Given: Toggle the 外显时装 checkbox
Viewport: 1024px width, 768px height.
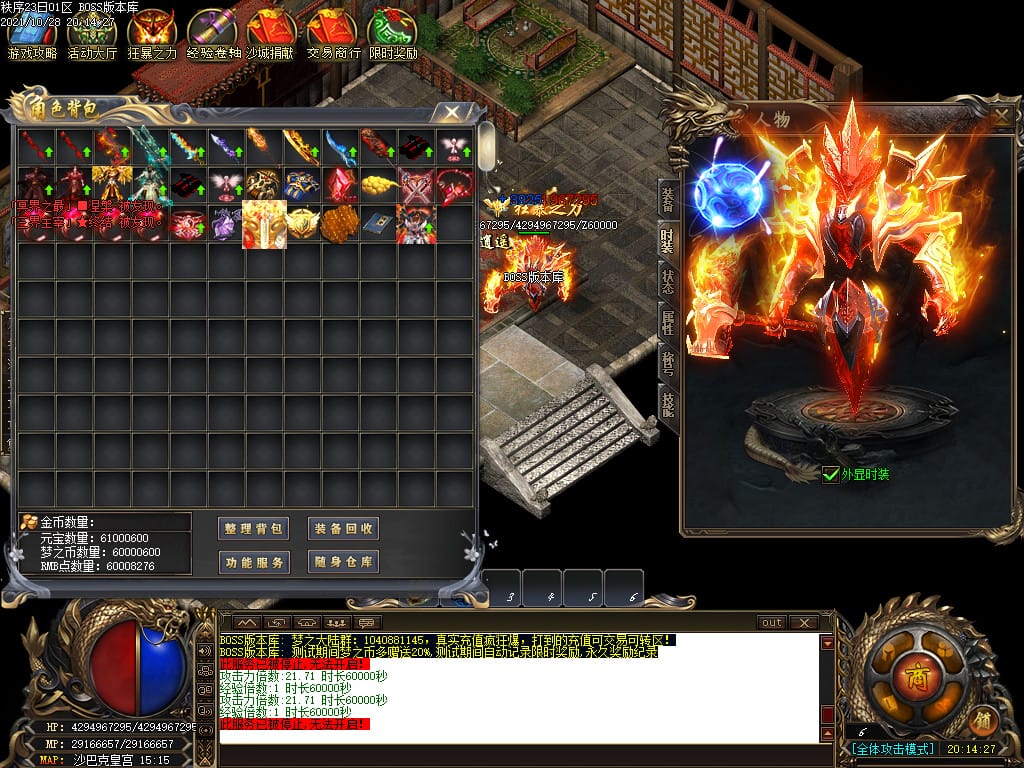Looking at the screenshot, I should tap(830, 475).
